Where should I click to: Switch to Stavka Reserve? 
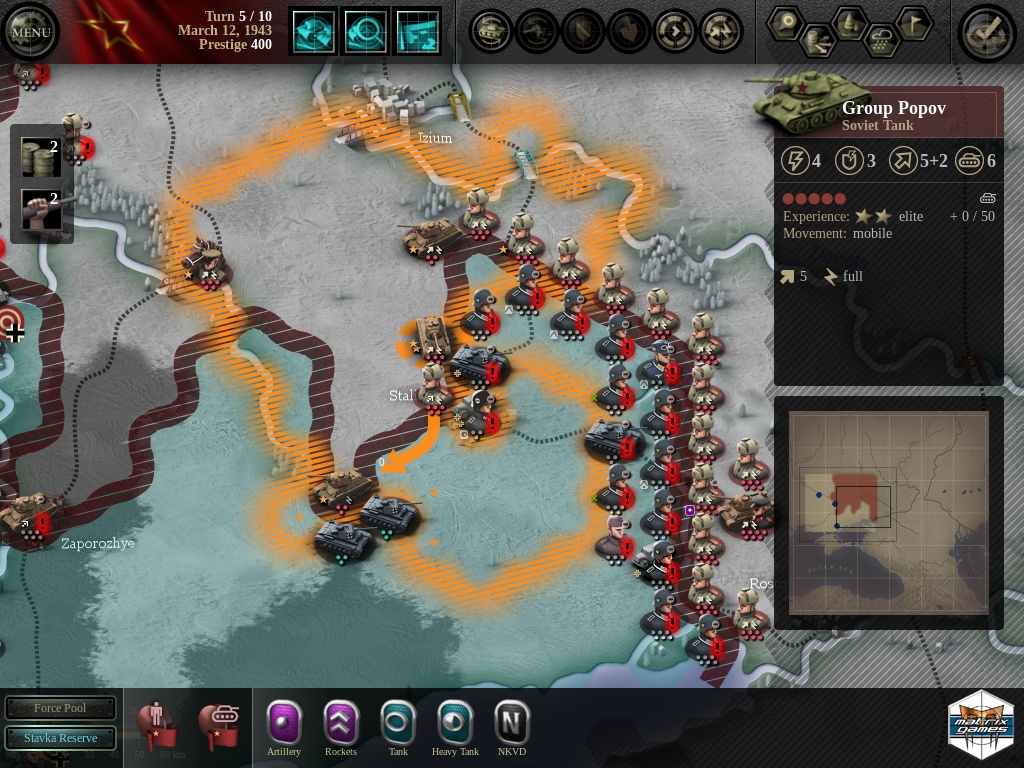(x=60, y=738)
